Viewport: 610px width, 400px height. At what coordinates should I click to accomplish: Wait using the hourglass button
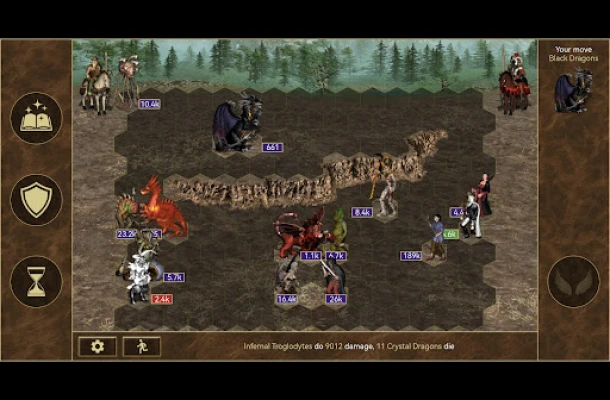pos(36,281)
